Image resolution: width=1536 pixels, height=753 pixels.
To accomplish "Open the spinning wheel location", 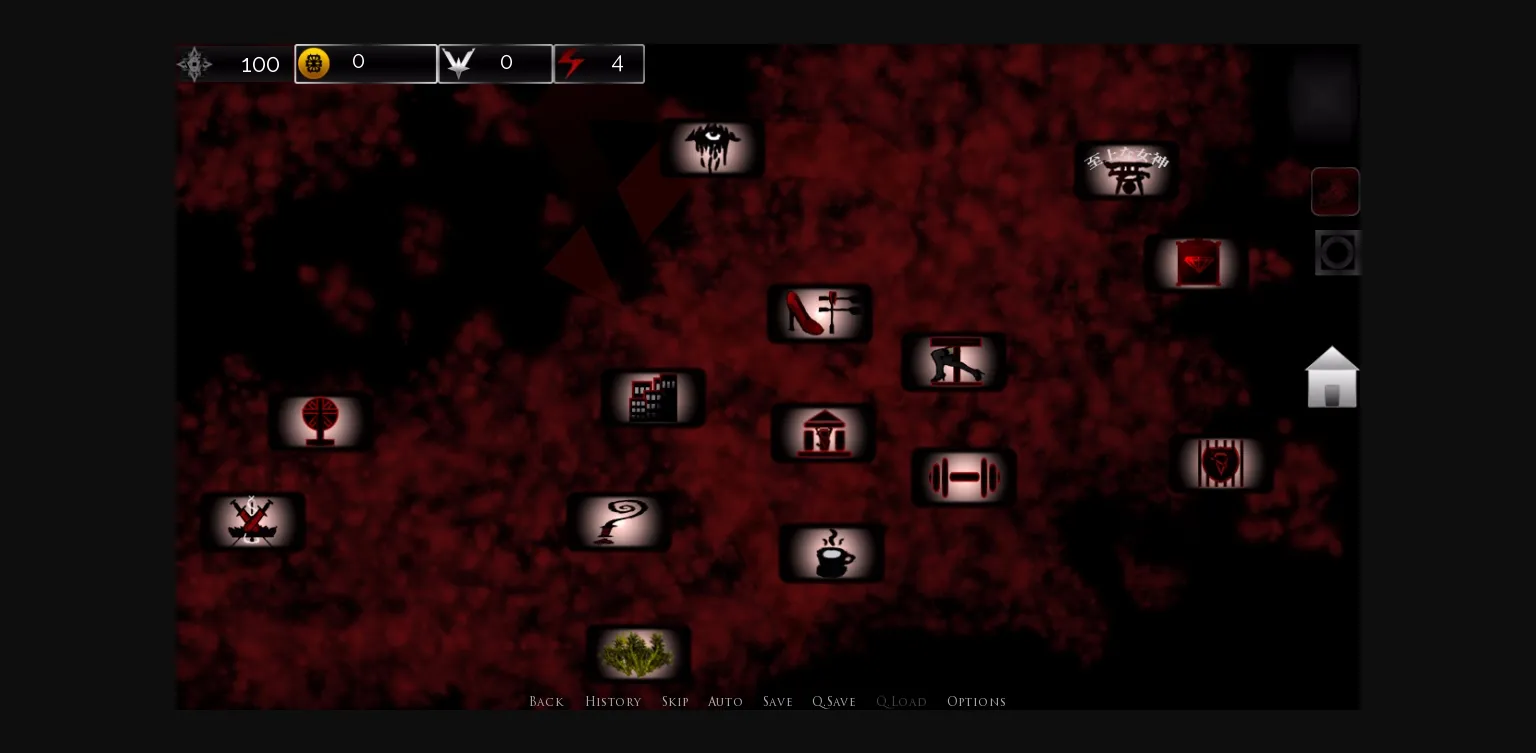I will (322, 421).
